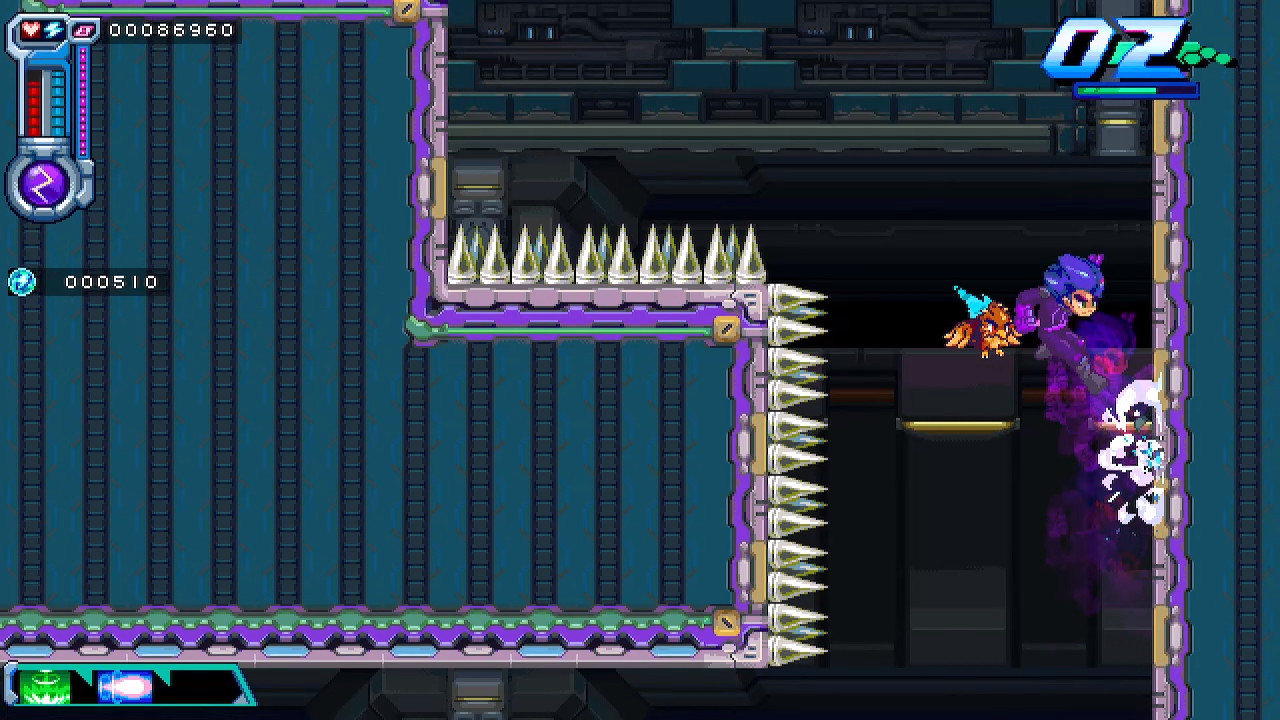Image resolution: width=1280 pixels, height=720 pixels.
Task: Activate the blue and pink blast ability
Action: (125, 688)
